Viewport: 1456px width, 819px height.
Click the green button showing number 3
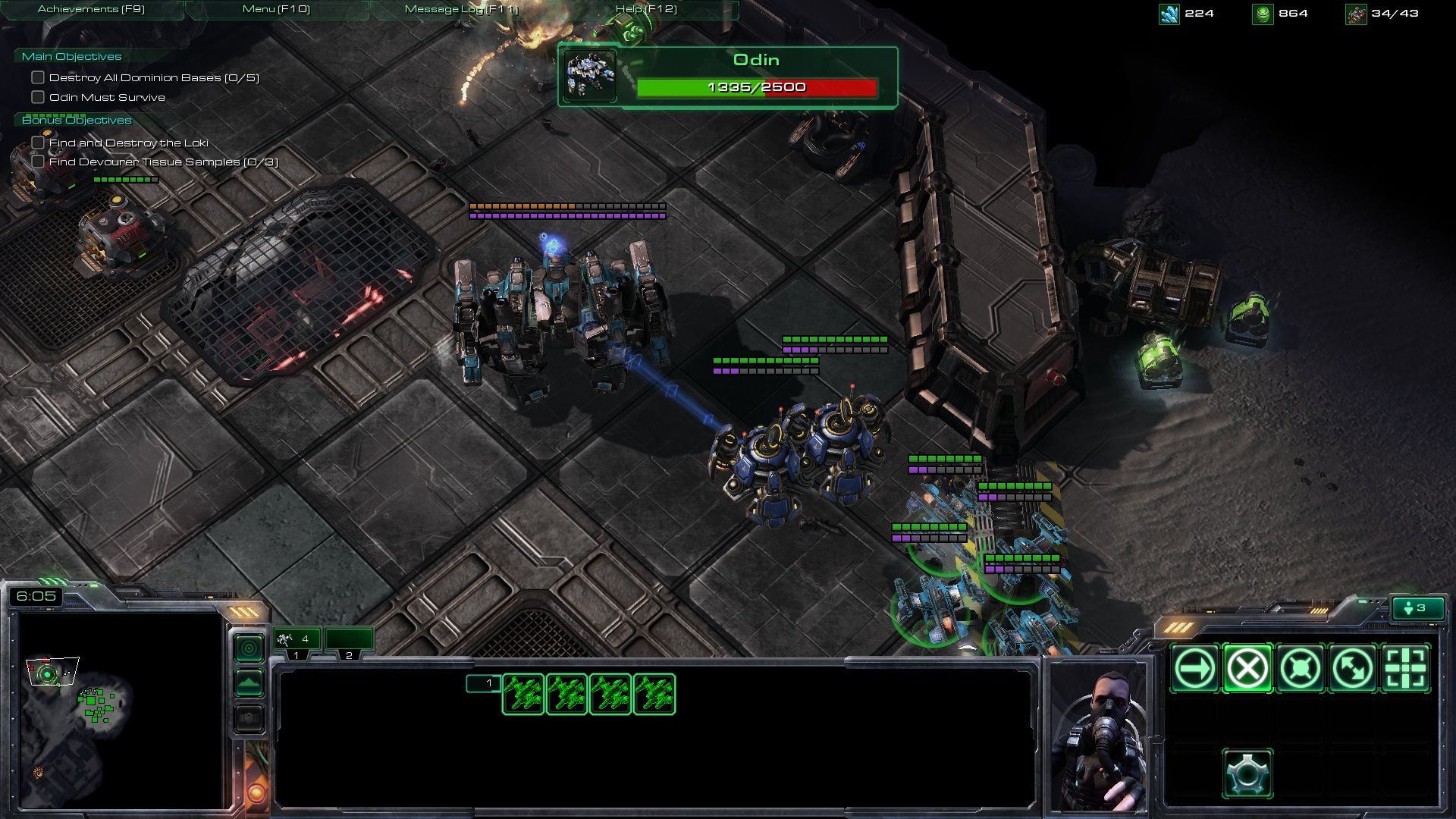tap(1416, 608)
